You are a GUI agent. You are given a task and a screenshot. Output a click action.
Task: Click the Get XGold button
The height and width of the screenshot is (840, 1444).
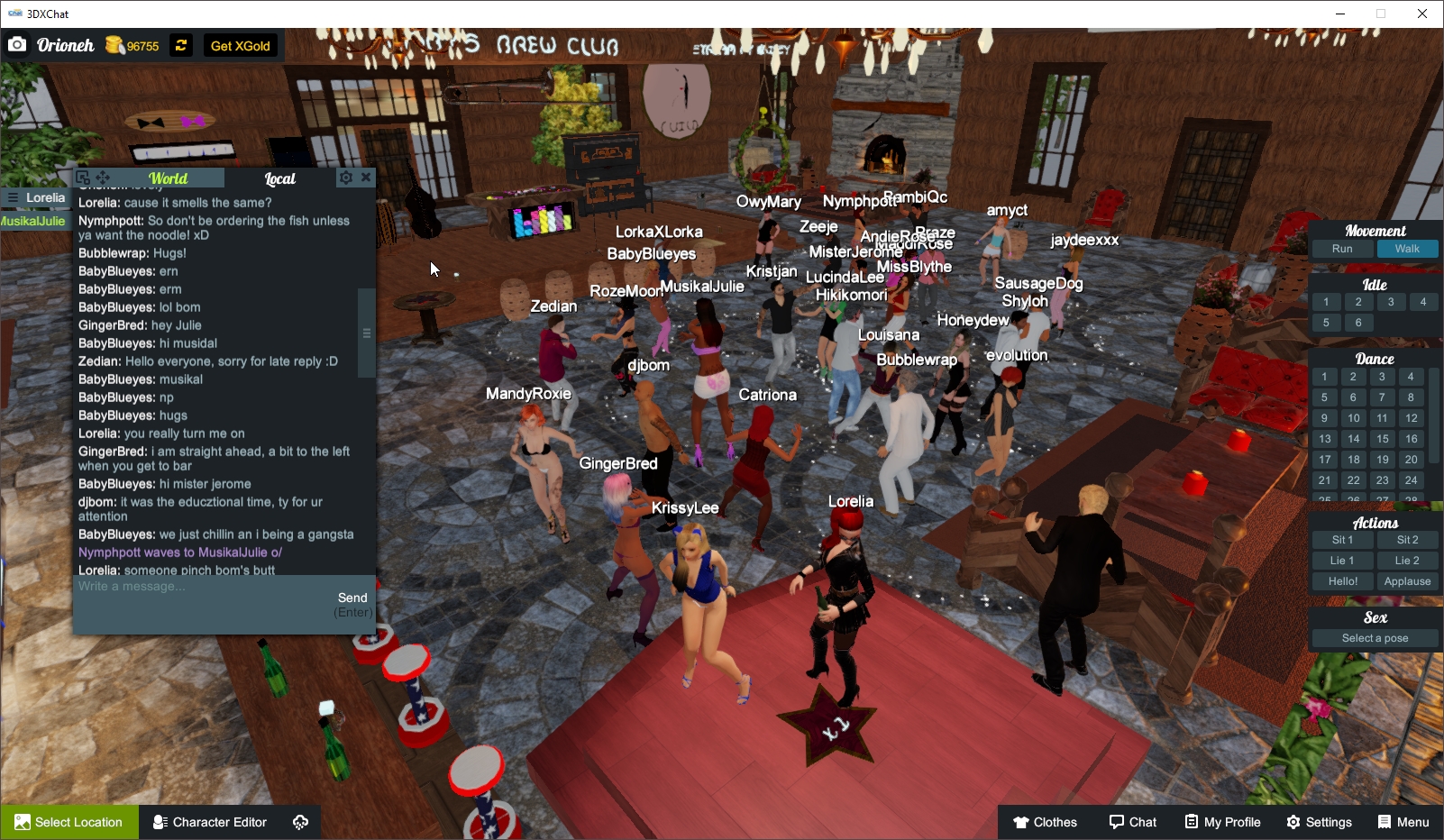pos(240,45)
